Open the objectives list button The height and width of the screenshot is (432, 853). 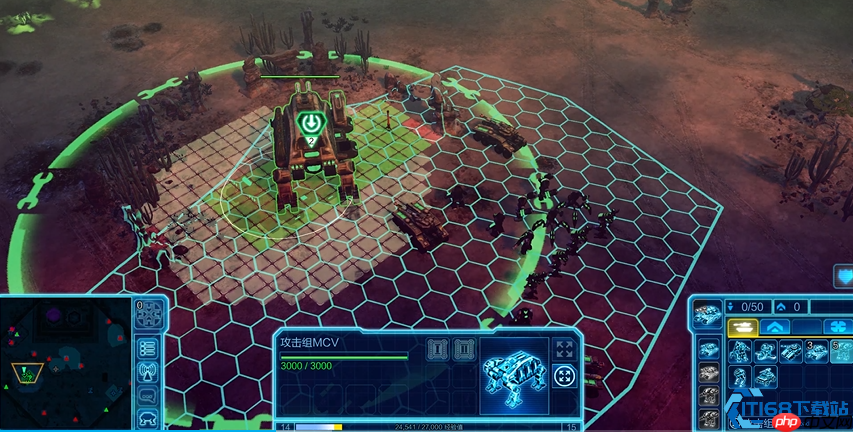pyautogui.click(x=148, y=348)
